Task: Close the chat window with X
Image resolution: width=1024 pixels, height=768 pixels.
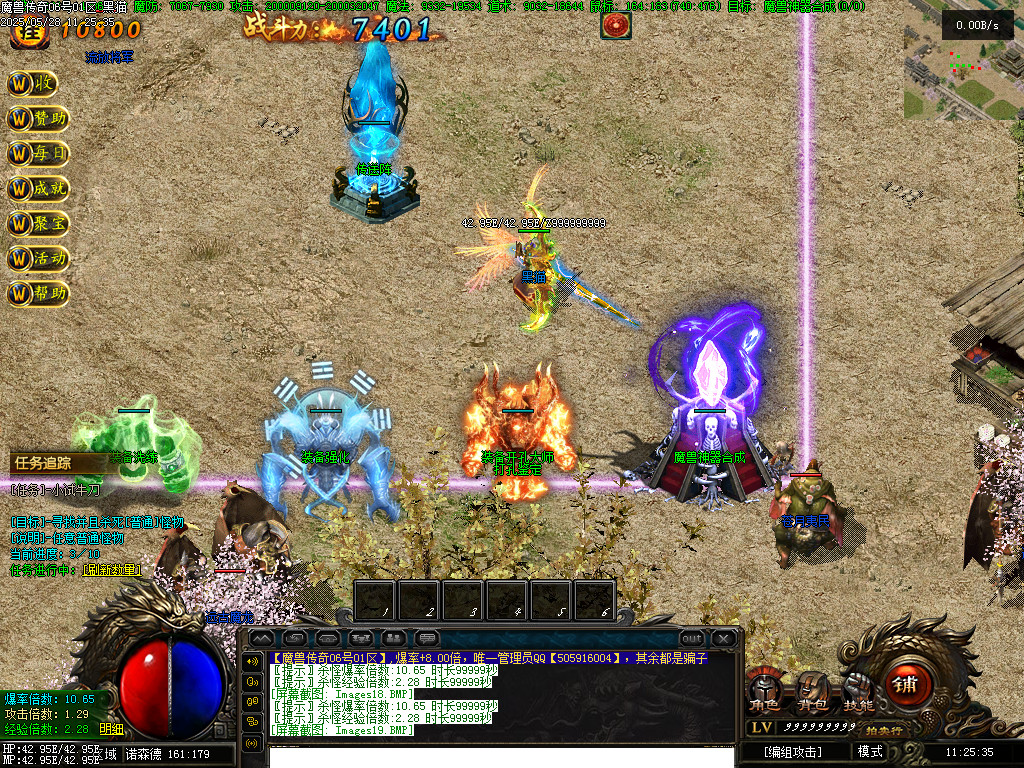Action: tap(722, 638)
